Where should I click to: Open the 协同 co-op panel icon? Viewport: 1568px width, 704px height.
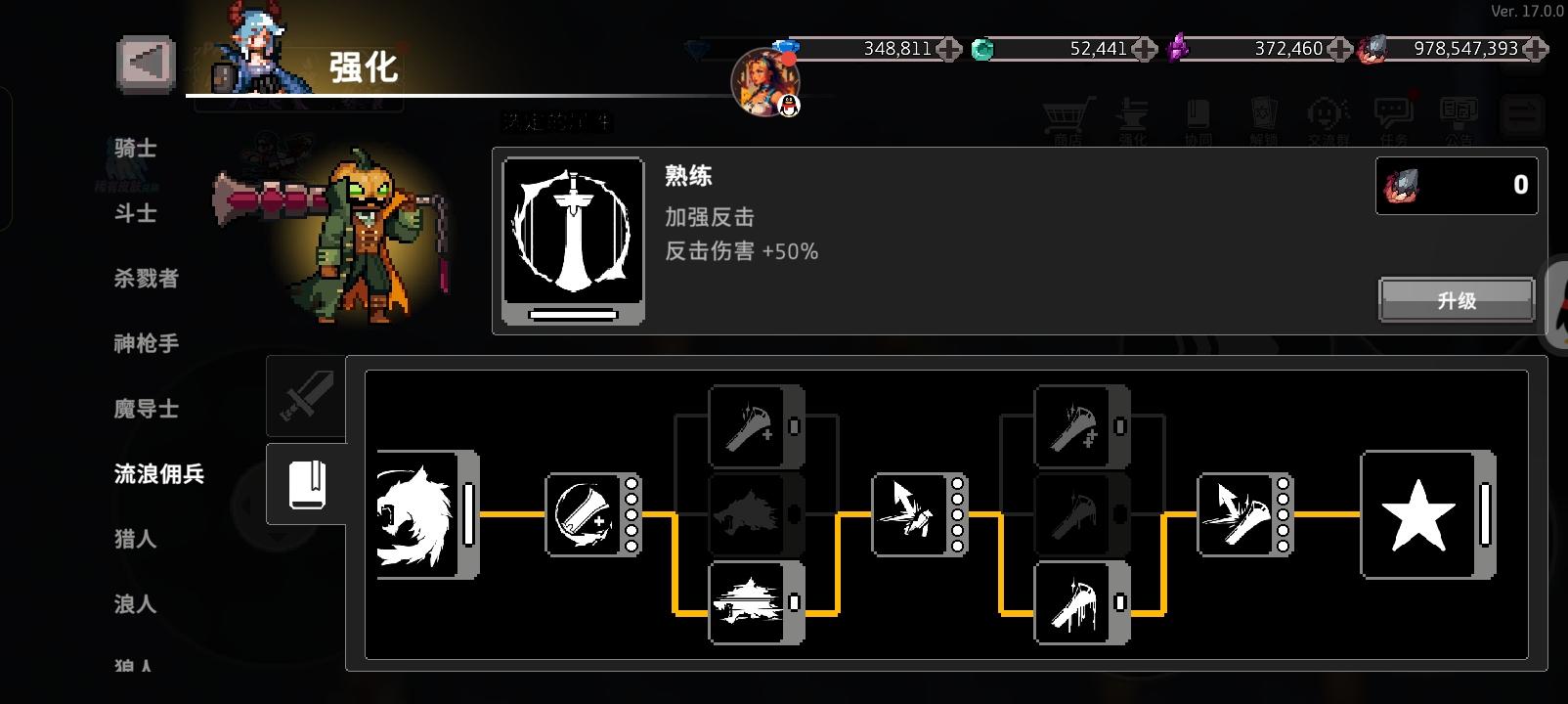[1198, 115]
